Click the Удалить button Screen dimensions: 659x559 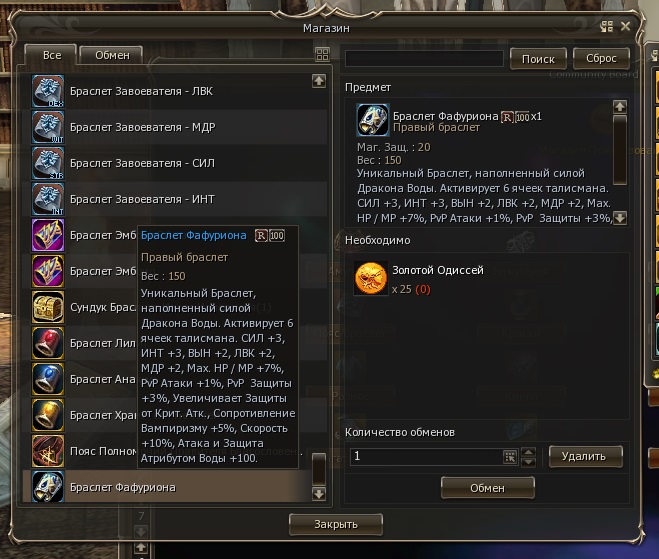pyautogui.click(x=585, y=456)
